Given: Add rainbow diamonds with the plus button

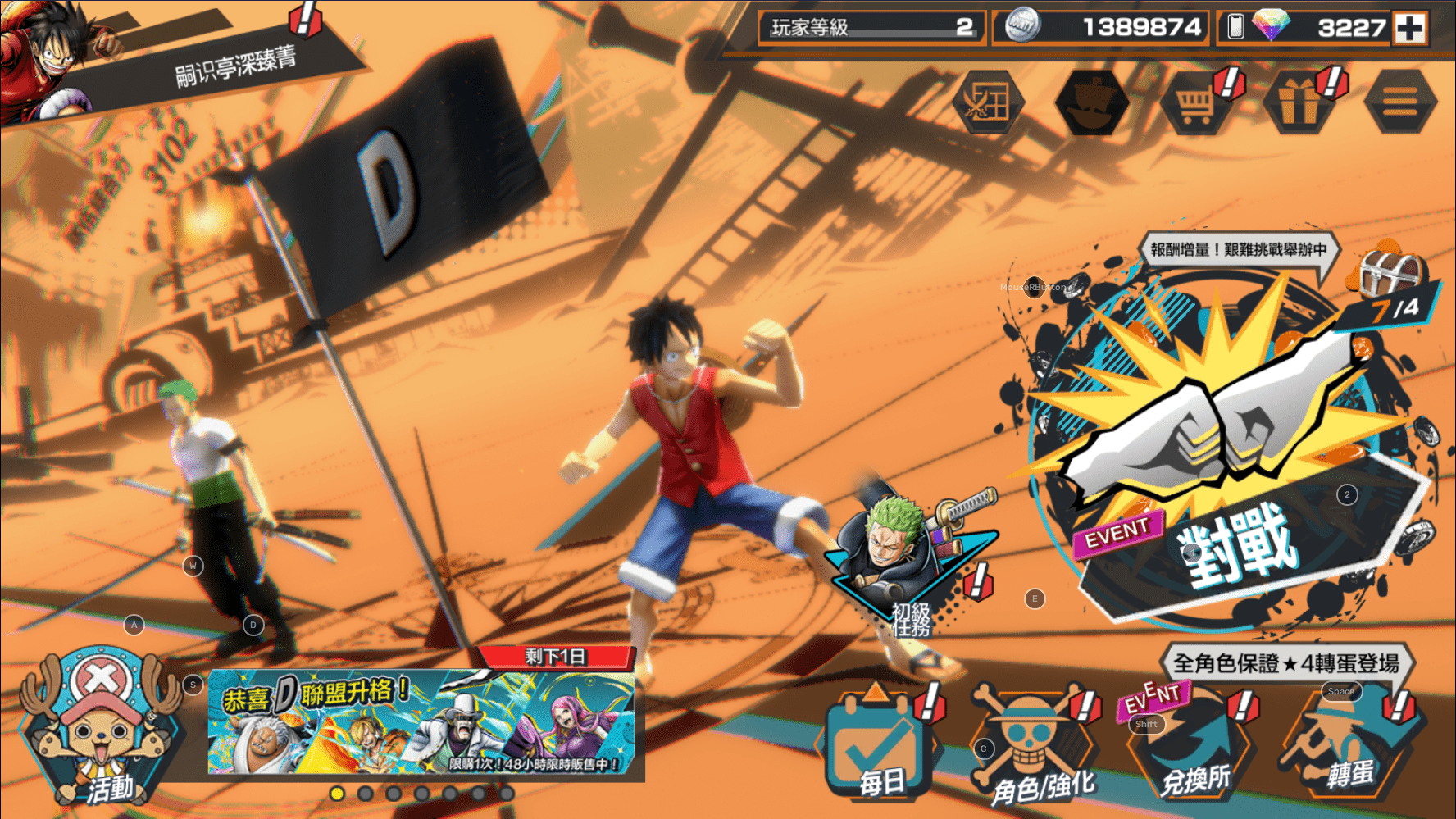Looking at the screenshot, I should (x=1410, y=28).
